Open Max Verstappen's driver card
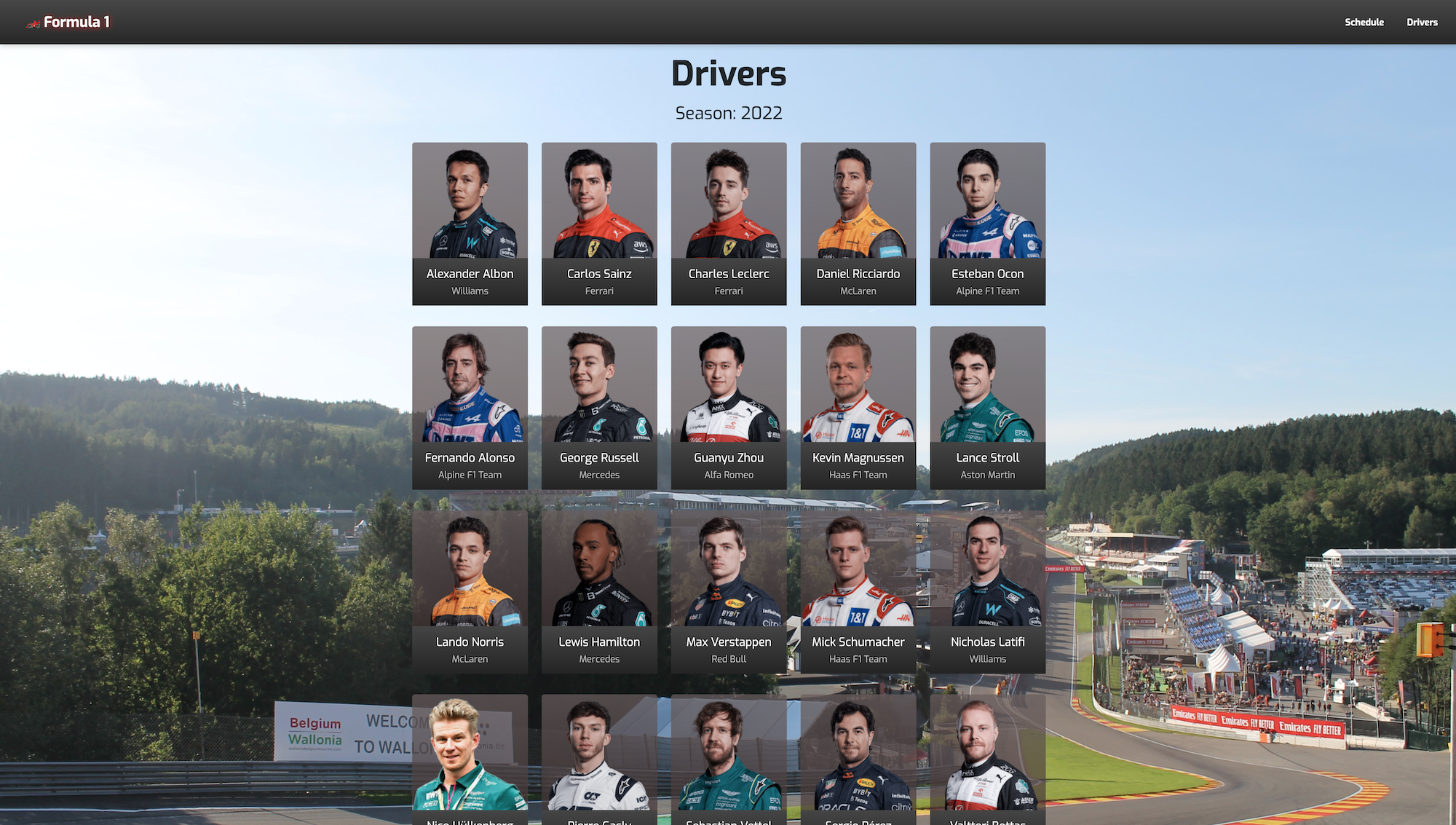 pyautogui.click(x=729, y=592)
